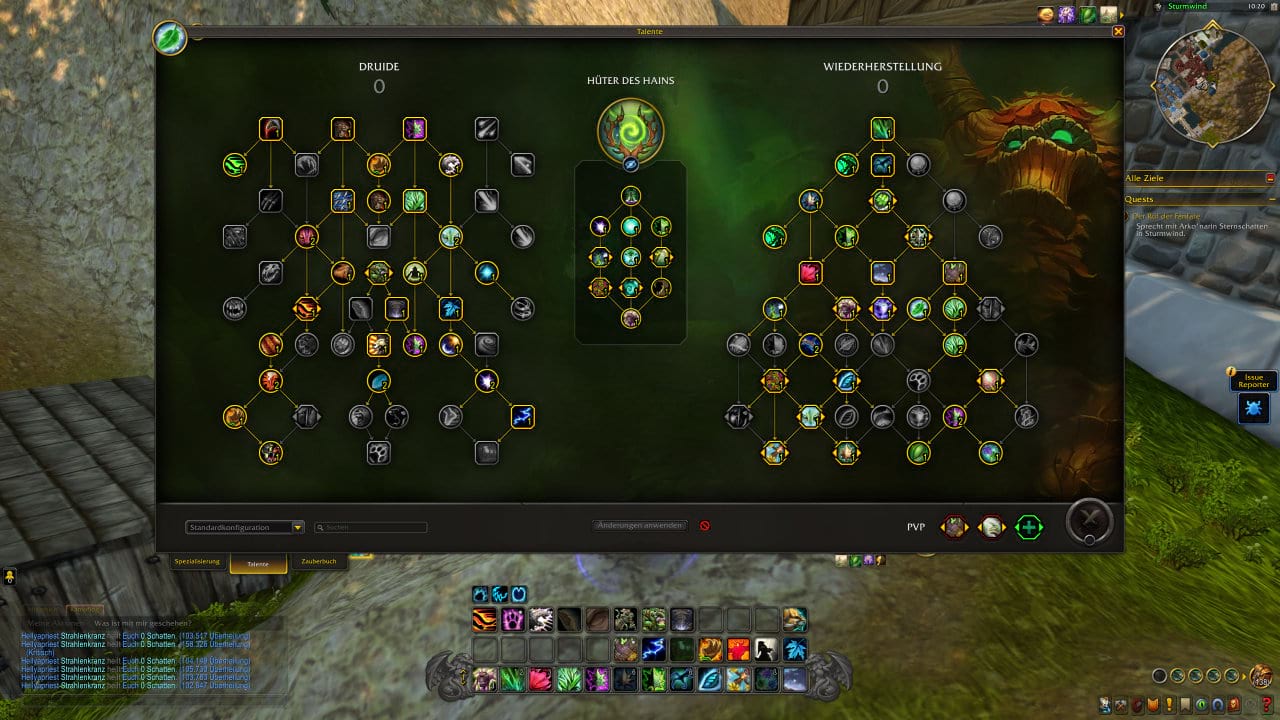The width and height of the screenshot is (1280, 720).
Task: Focus the talent search field
Action: pyautogui.click(x=372, y=527)
